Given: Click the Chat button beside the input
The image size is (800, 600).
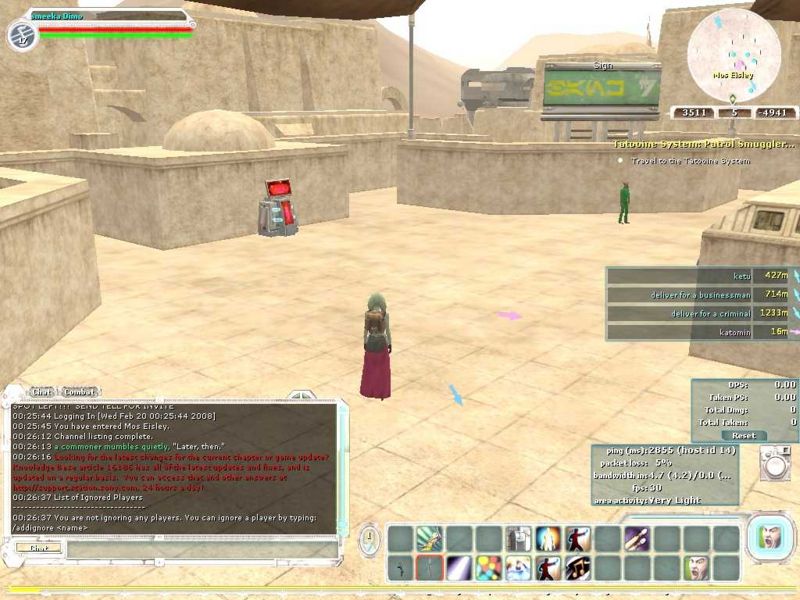Looking at the screenshot, I should point(38,547).
